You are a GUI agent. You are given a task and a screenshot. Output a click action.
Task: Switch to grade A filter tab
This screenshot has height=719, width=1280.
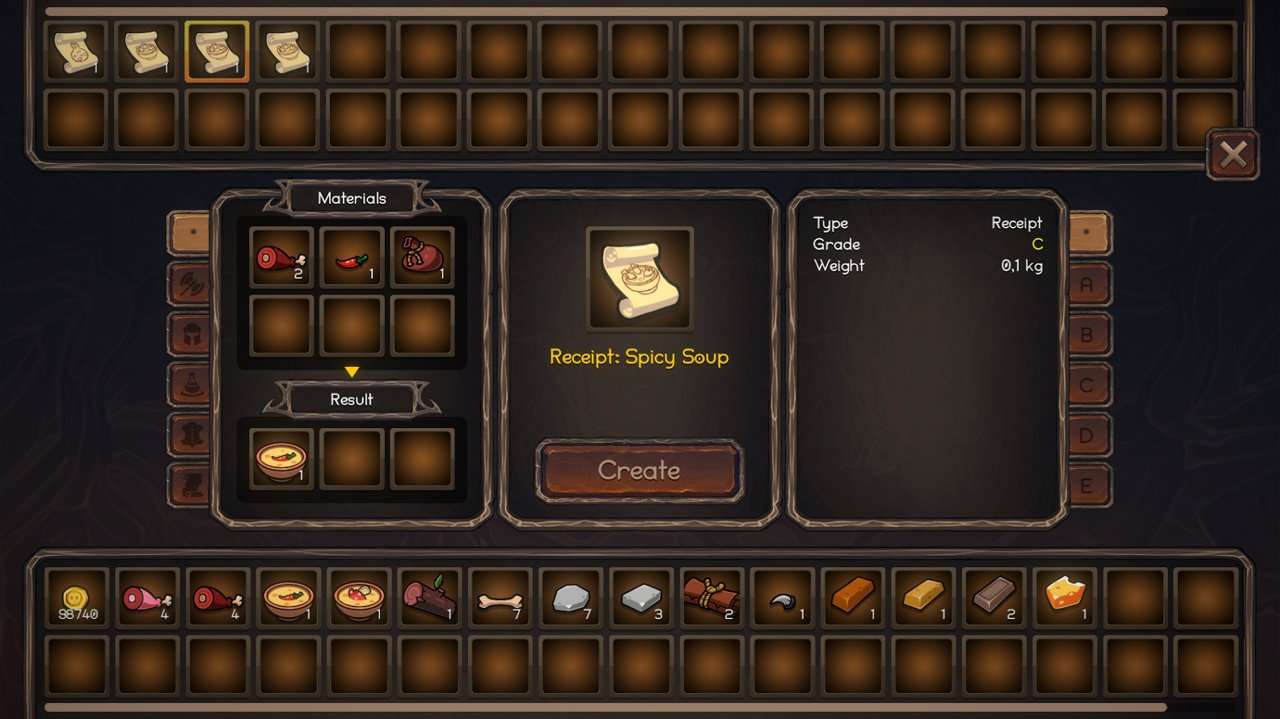[x=1088, y=284]
